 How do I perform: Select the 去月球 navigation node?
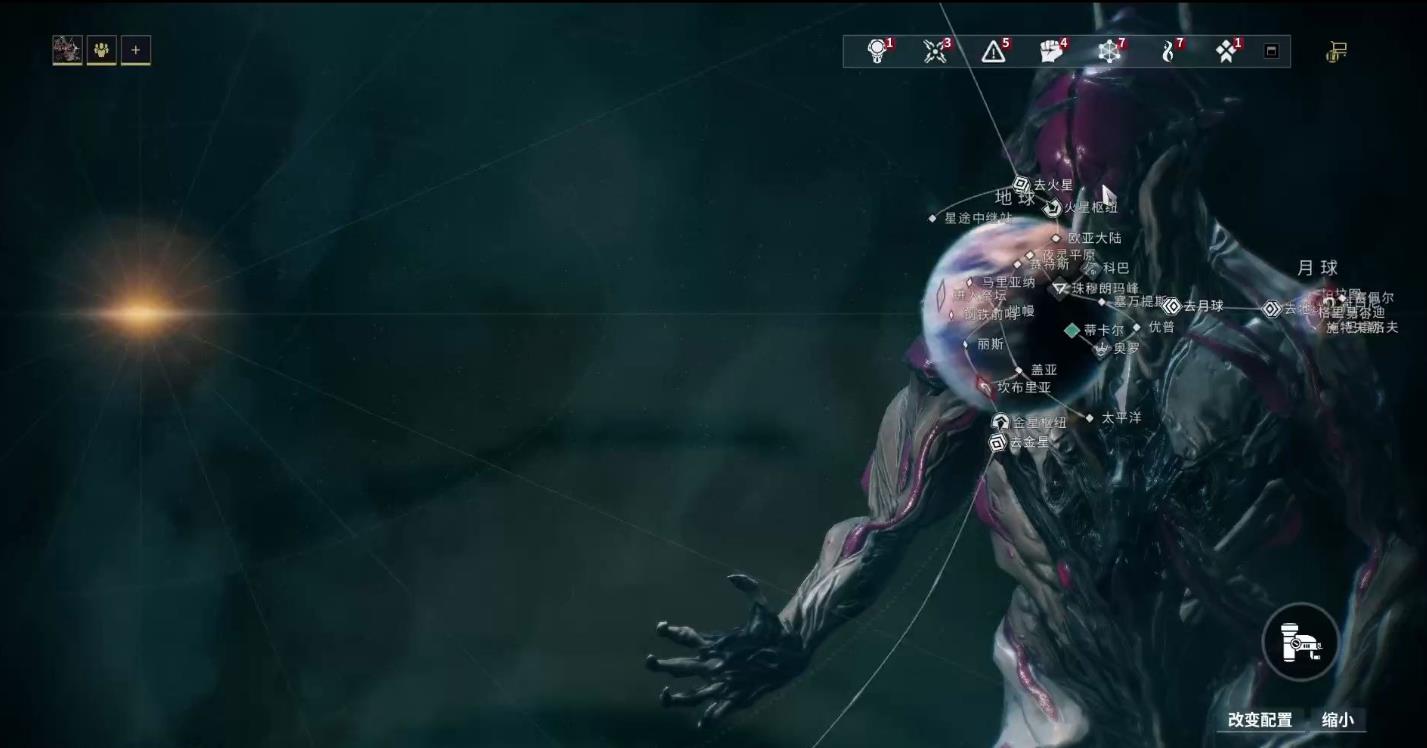click(x=1172, y=306)
